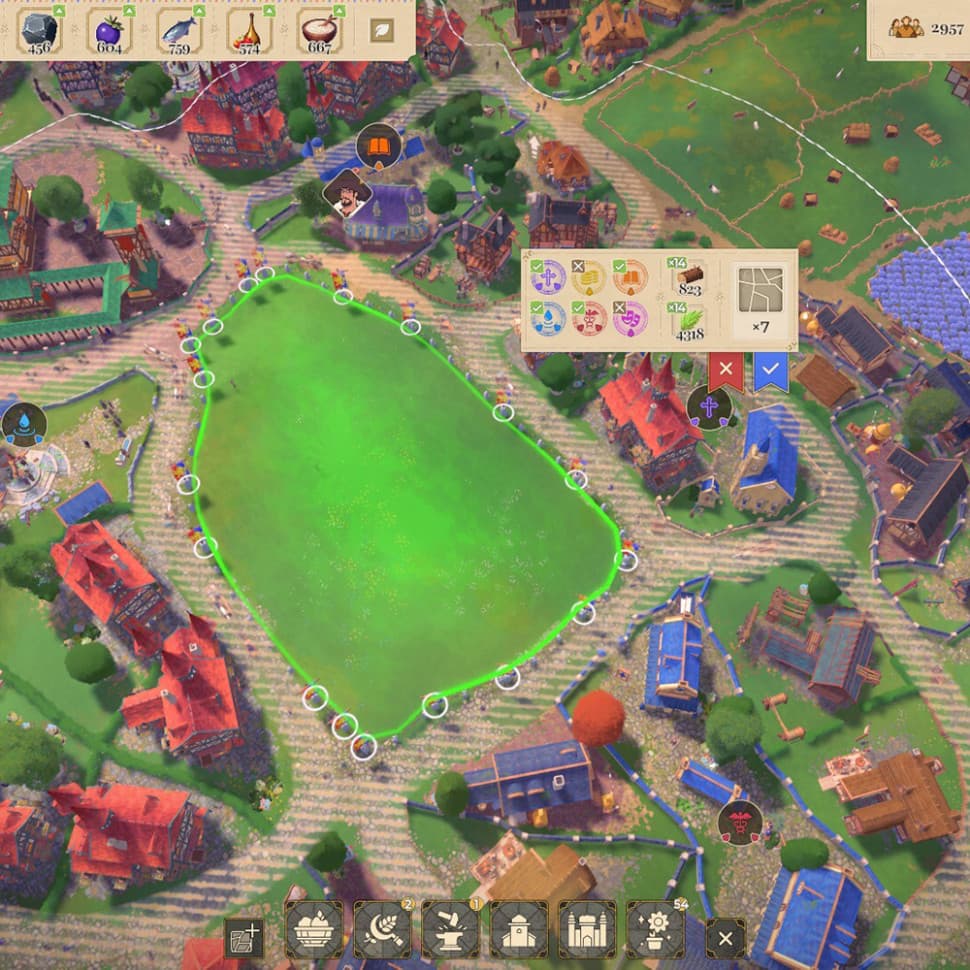Screen dimensions: 970x970
Task: Open the grand monument building category
Action: [587, 929]
